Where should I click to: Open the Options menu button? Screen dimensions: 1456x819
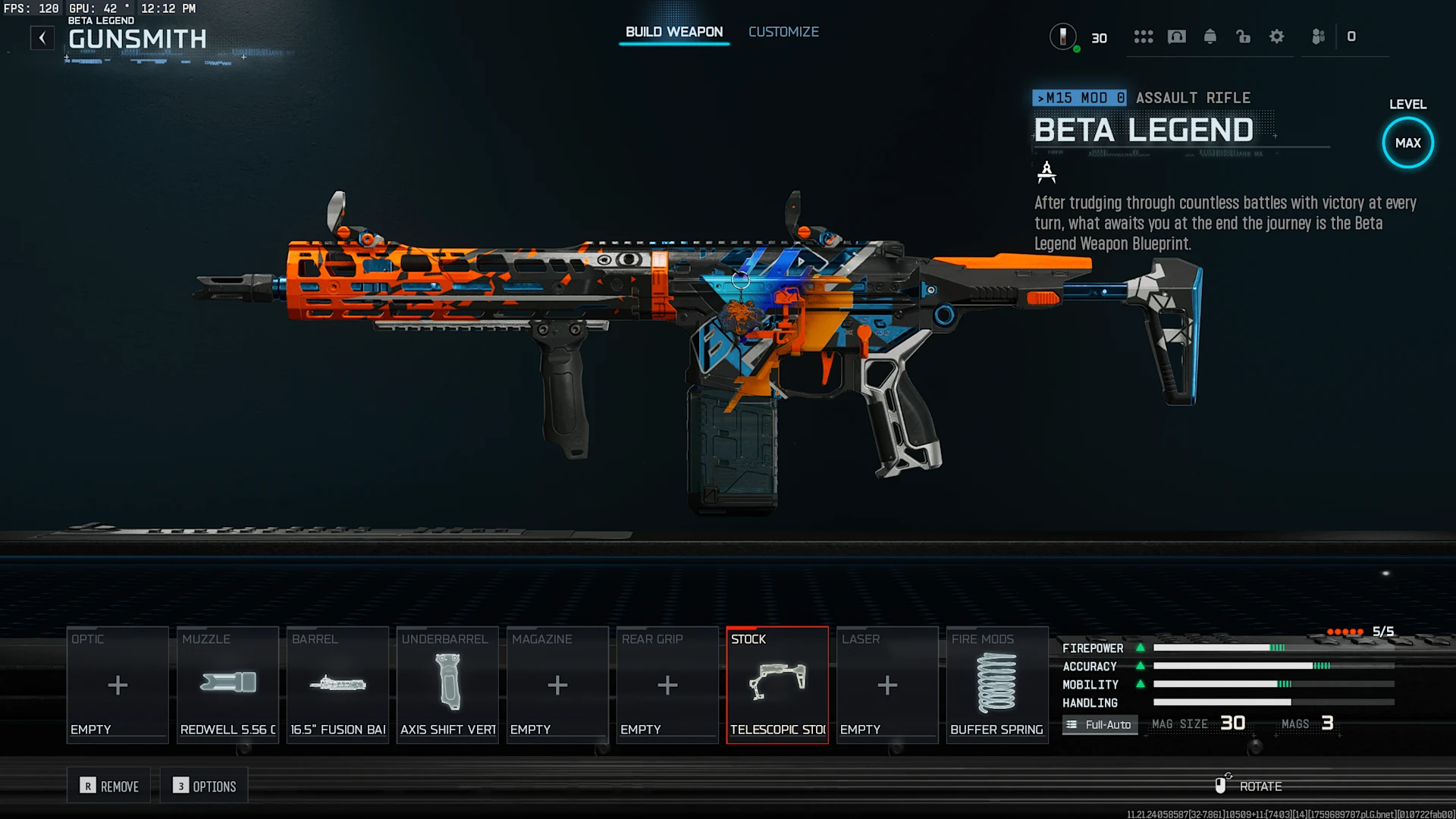click(x=205, y=786)
